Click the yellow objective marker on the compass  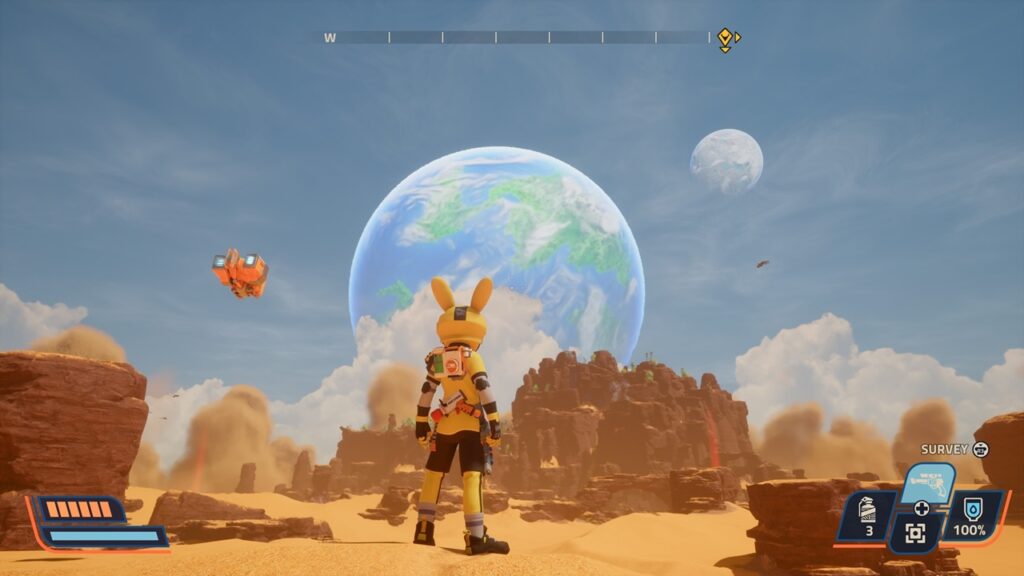pyautogui.click(x=725, y=38)
